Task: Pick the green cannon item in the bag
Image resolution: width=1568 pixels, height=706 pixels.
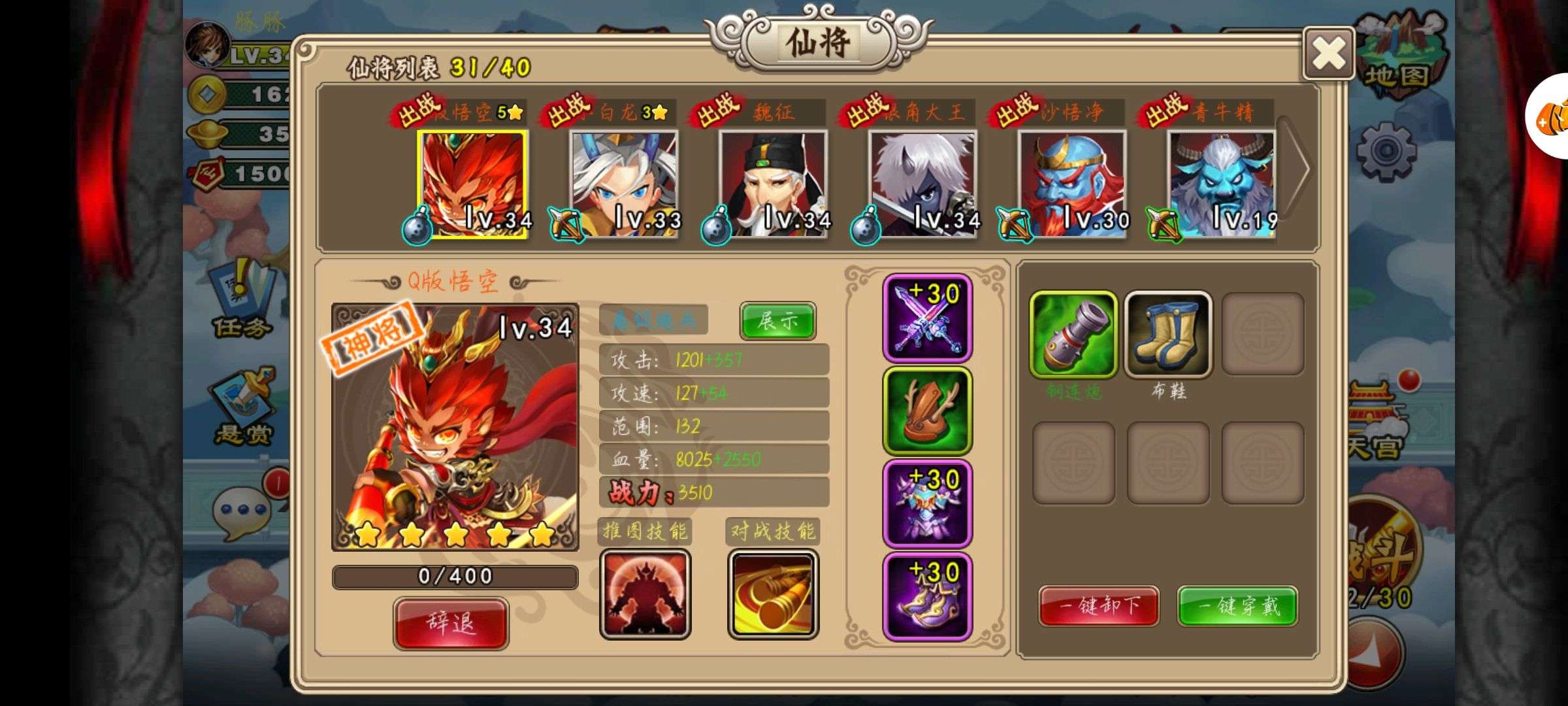Action: pos(1073,335)
